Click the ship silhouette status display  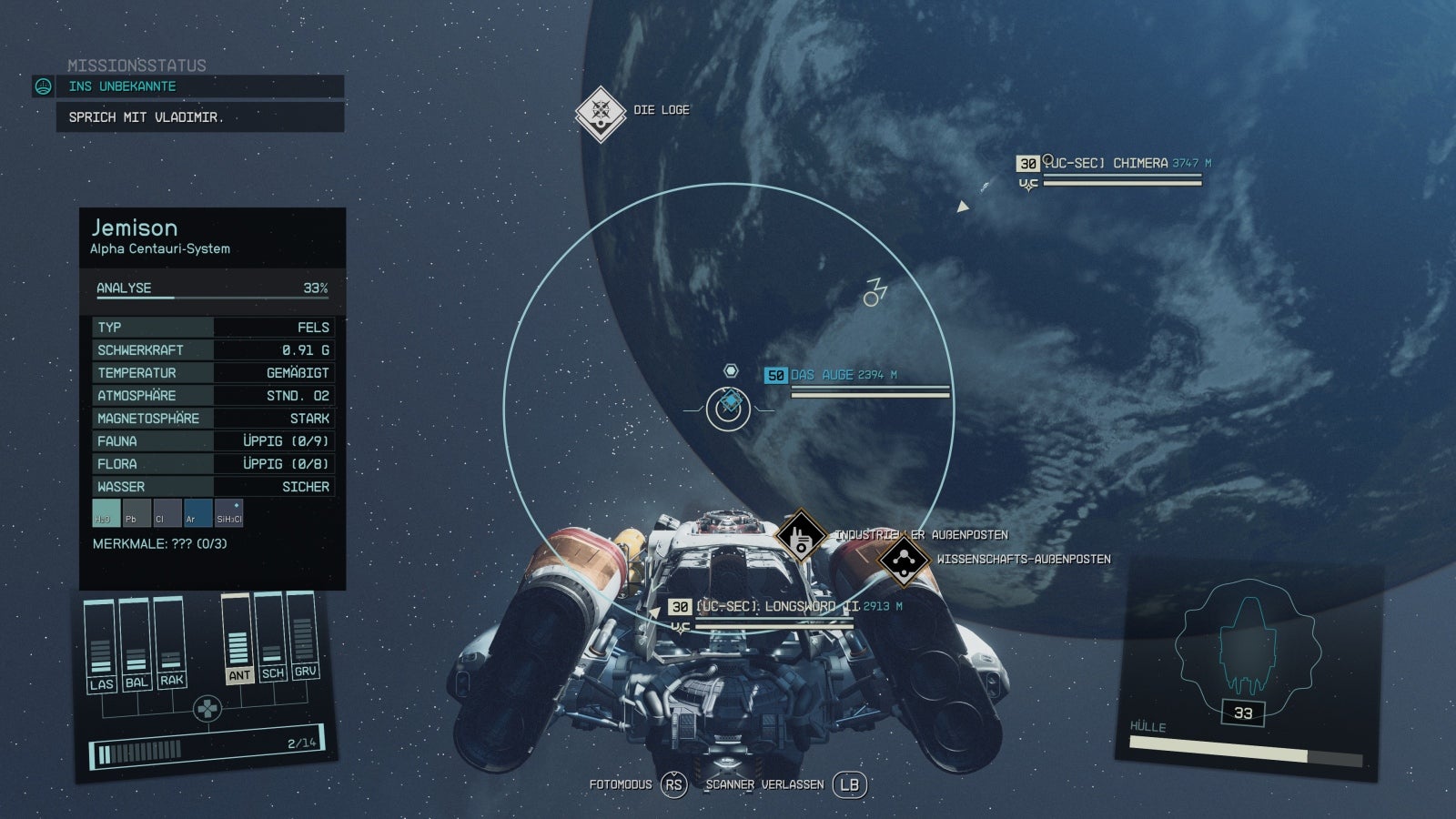pyautogui.click(x=1245, y=644)
